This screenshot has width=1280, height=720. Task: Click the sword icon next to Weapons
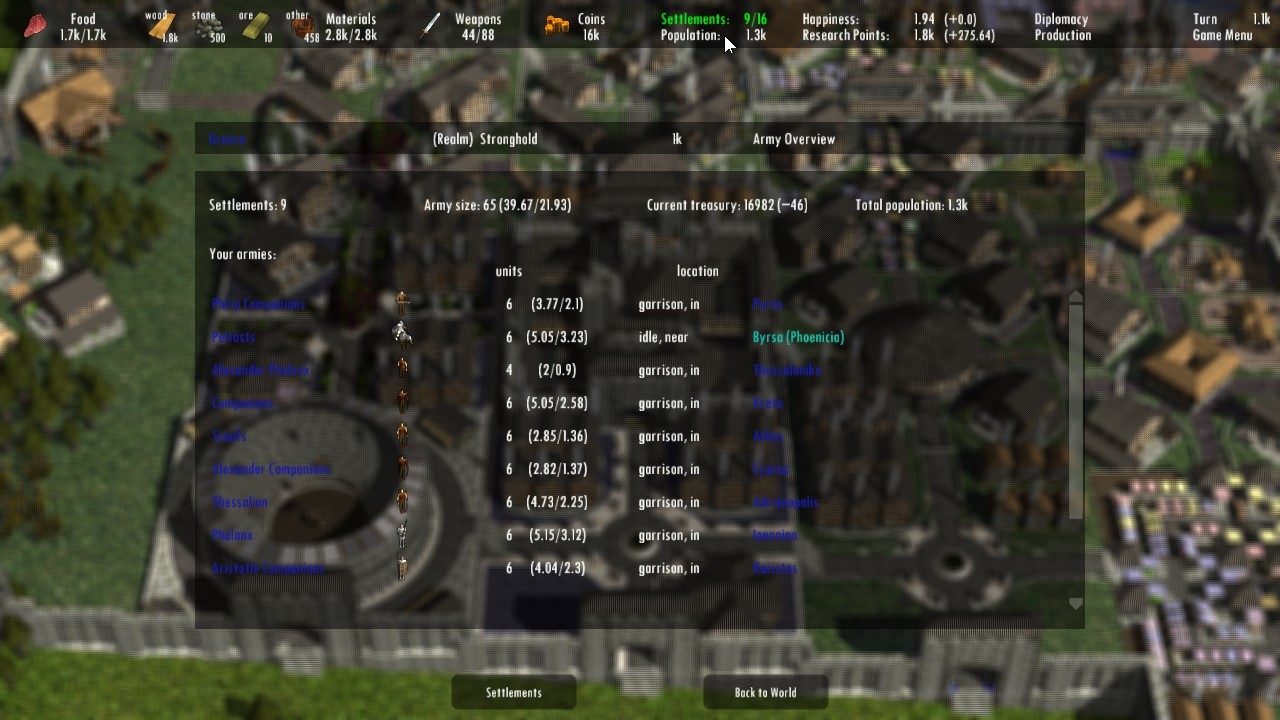pyautogui.click(x=430, y=26)
